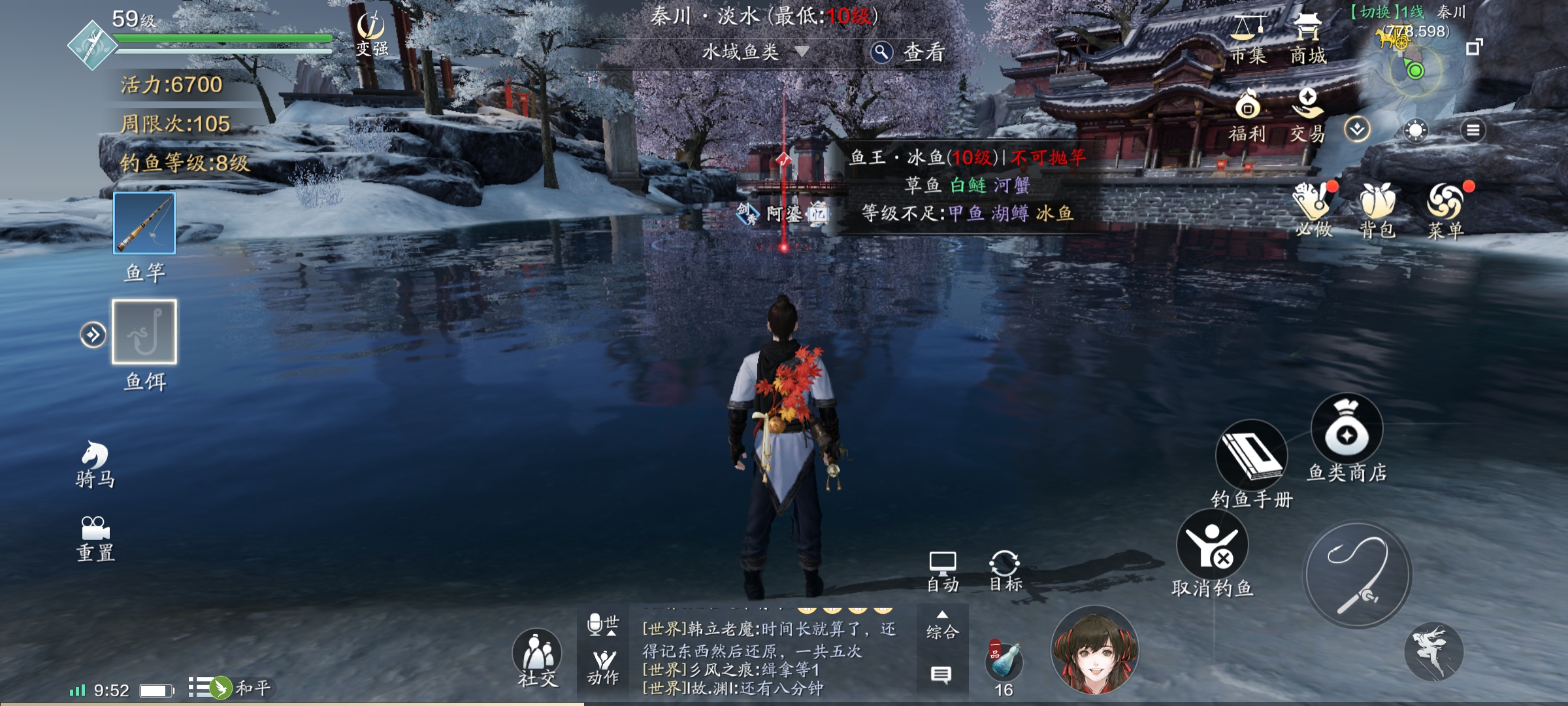This screenshot has height=706, width=1568.
Task: Open the 商城 shop
Action: tap(1307, 39)
